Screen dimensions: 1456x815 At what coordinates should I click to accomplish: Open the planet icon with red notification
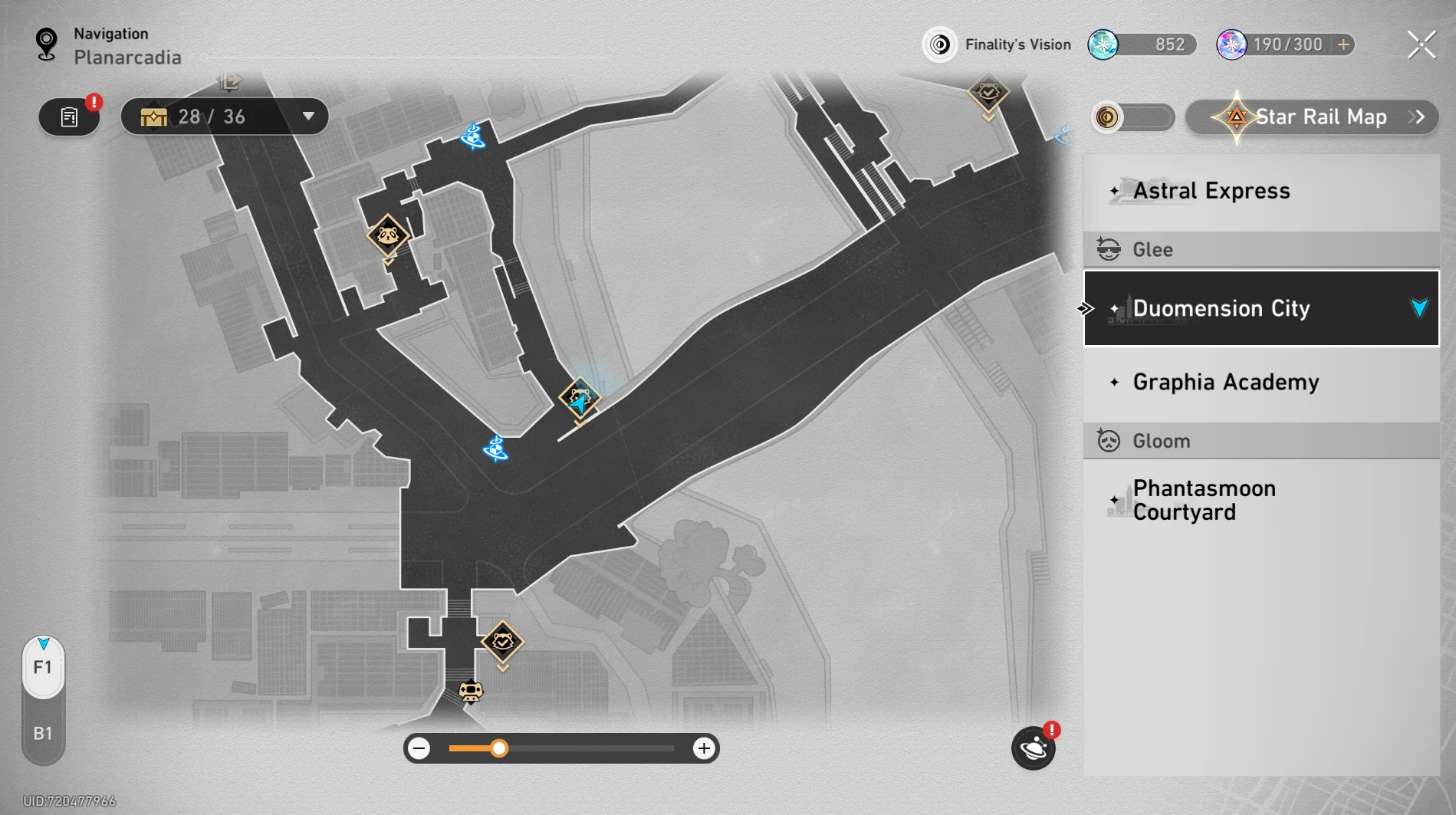(1033, 748)
